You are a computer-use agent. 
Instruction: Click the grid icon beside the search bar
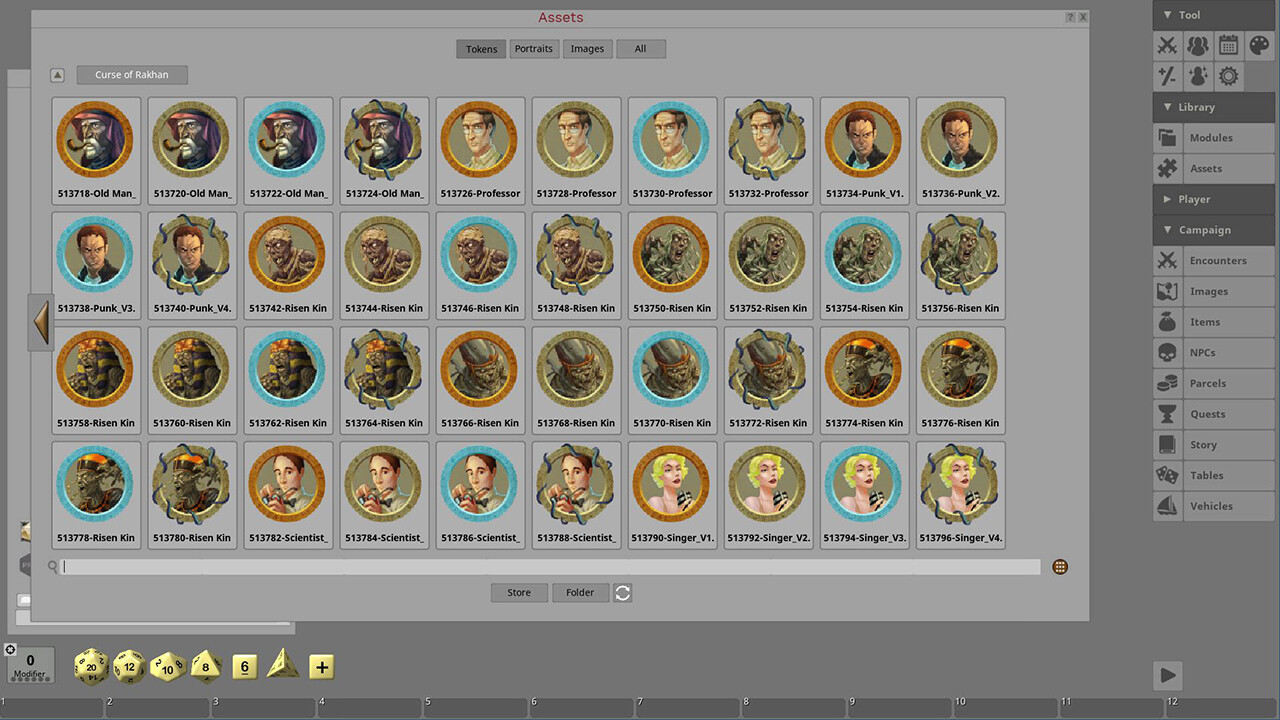coord(1059,566)
